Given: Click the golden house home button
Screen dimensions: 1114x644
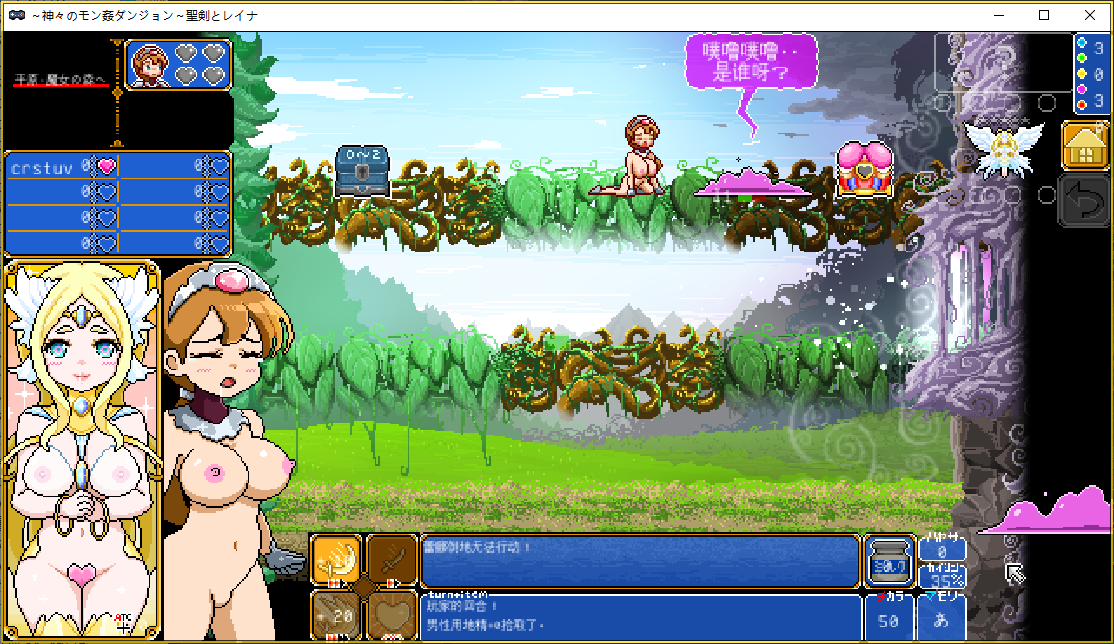Looking at the screenshot, I should pos(1085,147).
